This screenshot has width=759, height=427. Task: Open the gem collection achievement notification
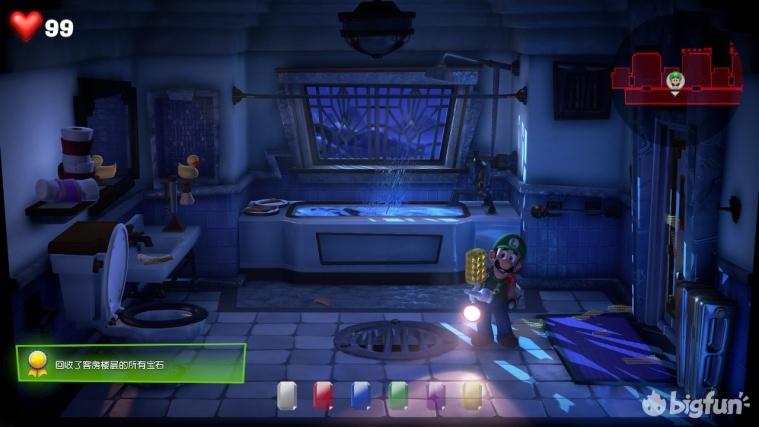130,364
